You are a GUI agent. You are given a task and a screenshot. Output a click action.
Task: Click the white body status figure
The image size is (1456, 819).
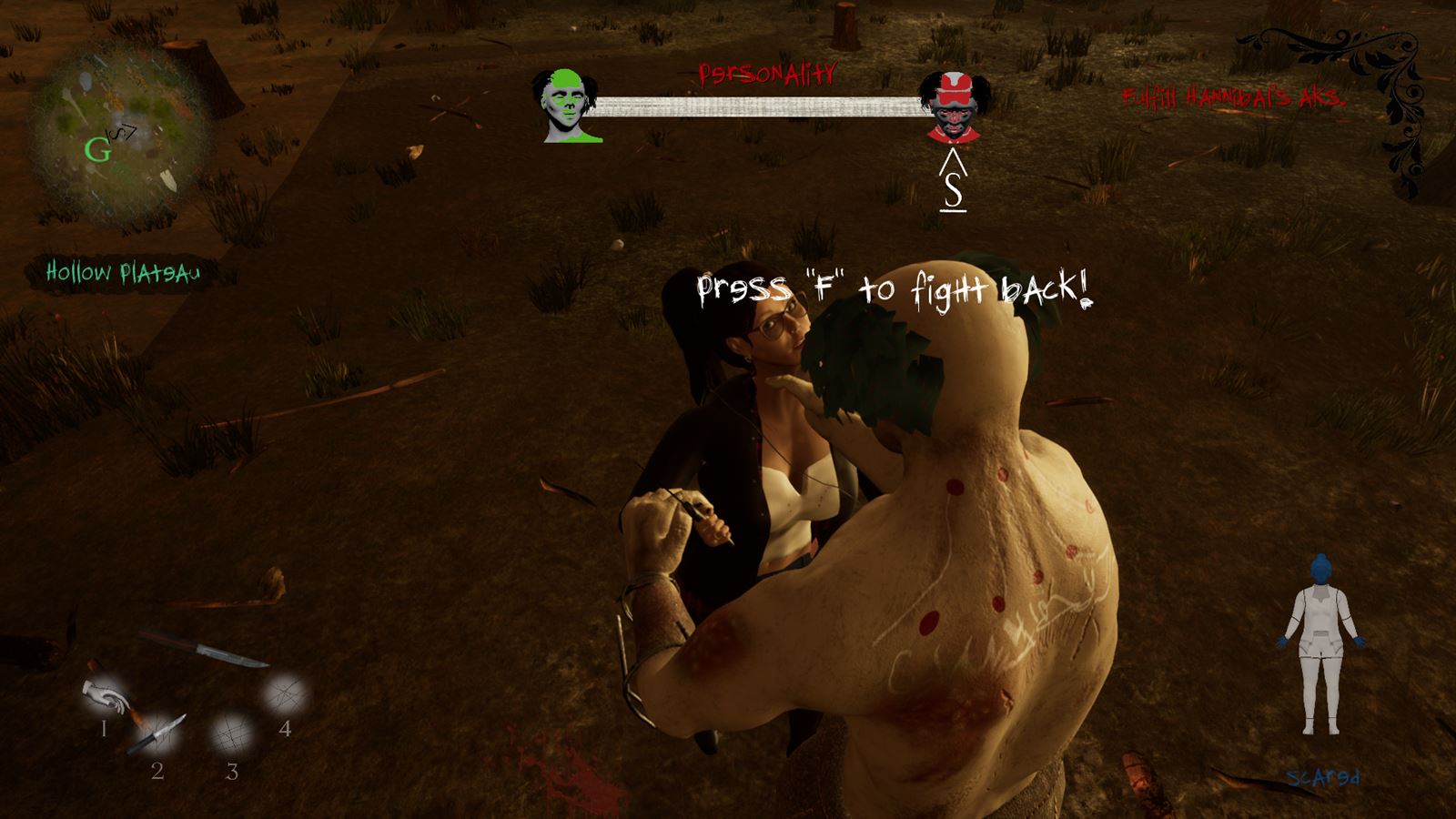point(1320,646)
